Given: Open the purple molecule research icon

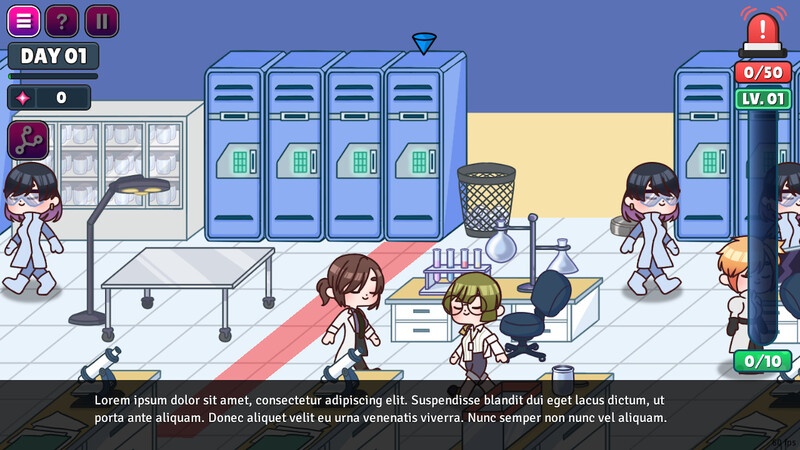Looking at the screenshot, I should click(x=28, y=139).
